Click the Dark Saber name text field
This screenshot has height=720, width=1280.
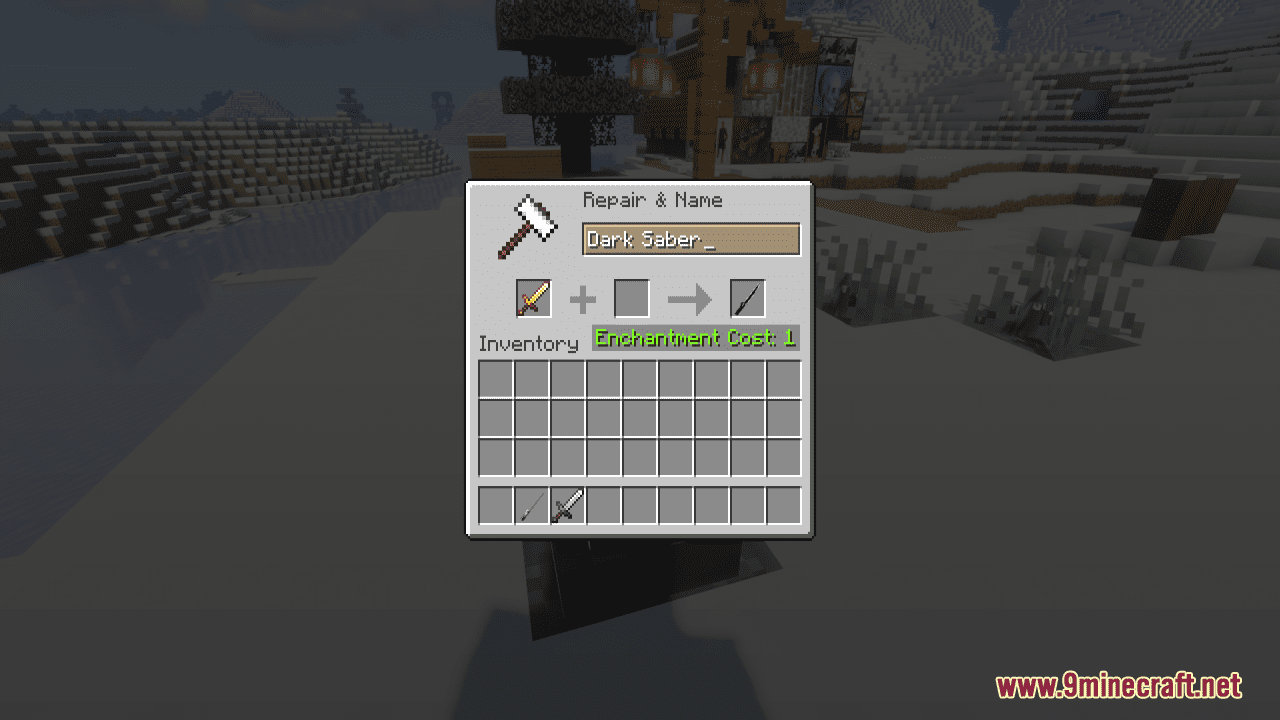pyautogui.click(x=691, y=239)
